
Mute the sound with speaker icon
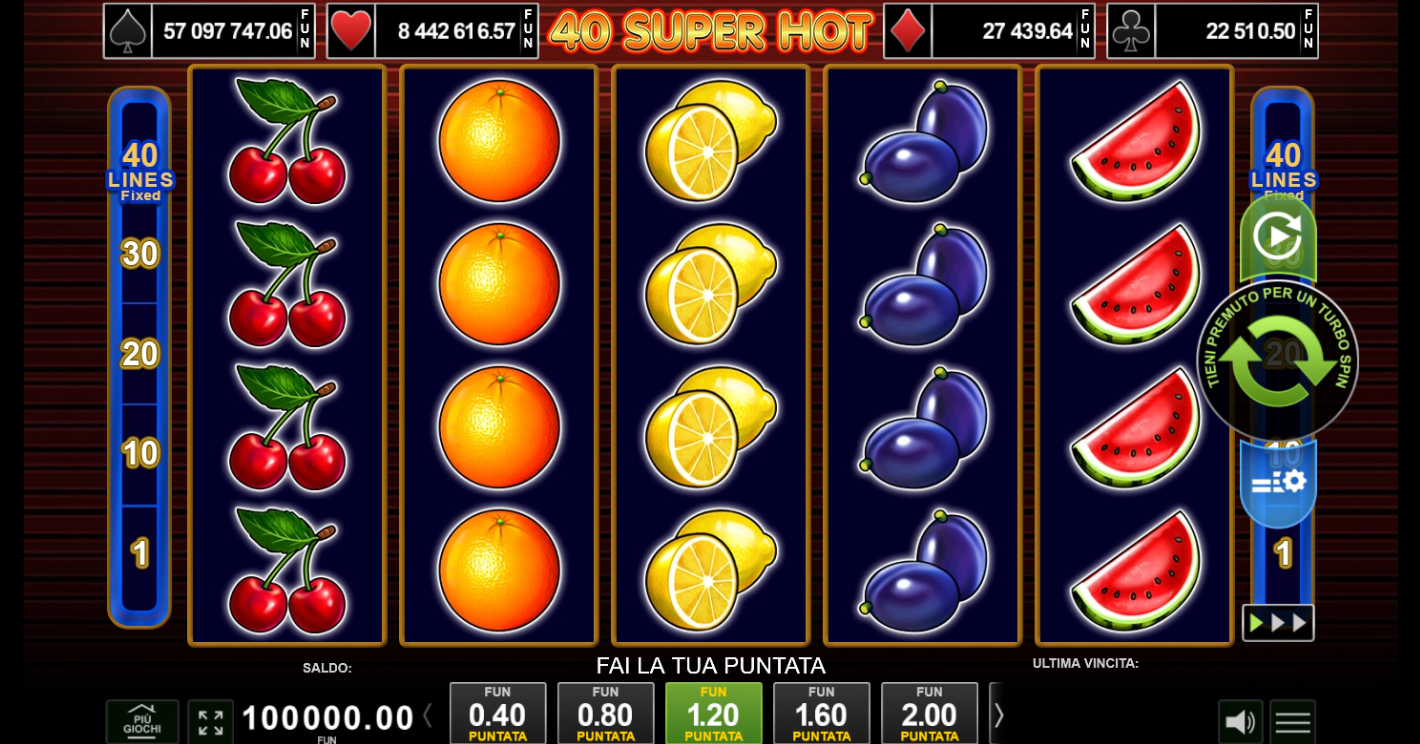(x=1240, y=722)
